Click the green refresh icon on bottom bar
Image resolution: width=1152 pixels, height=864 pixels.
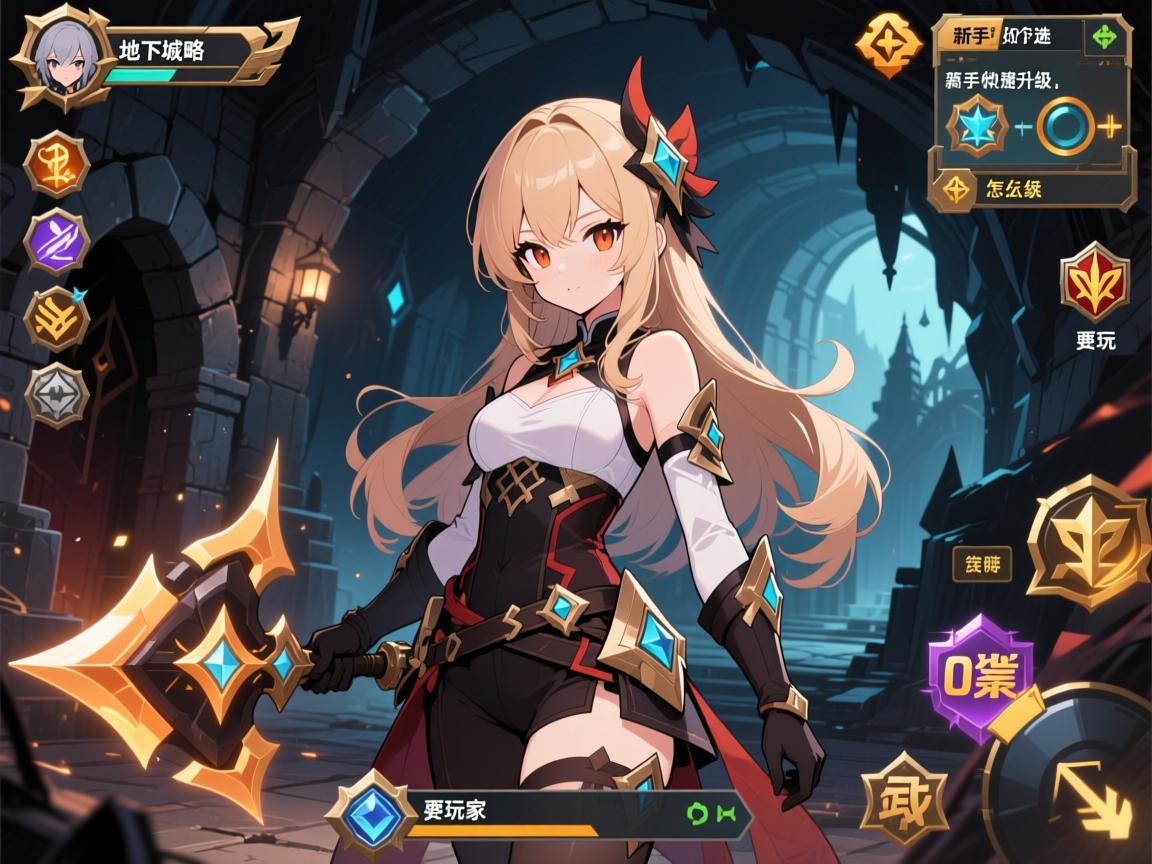696,814
